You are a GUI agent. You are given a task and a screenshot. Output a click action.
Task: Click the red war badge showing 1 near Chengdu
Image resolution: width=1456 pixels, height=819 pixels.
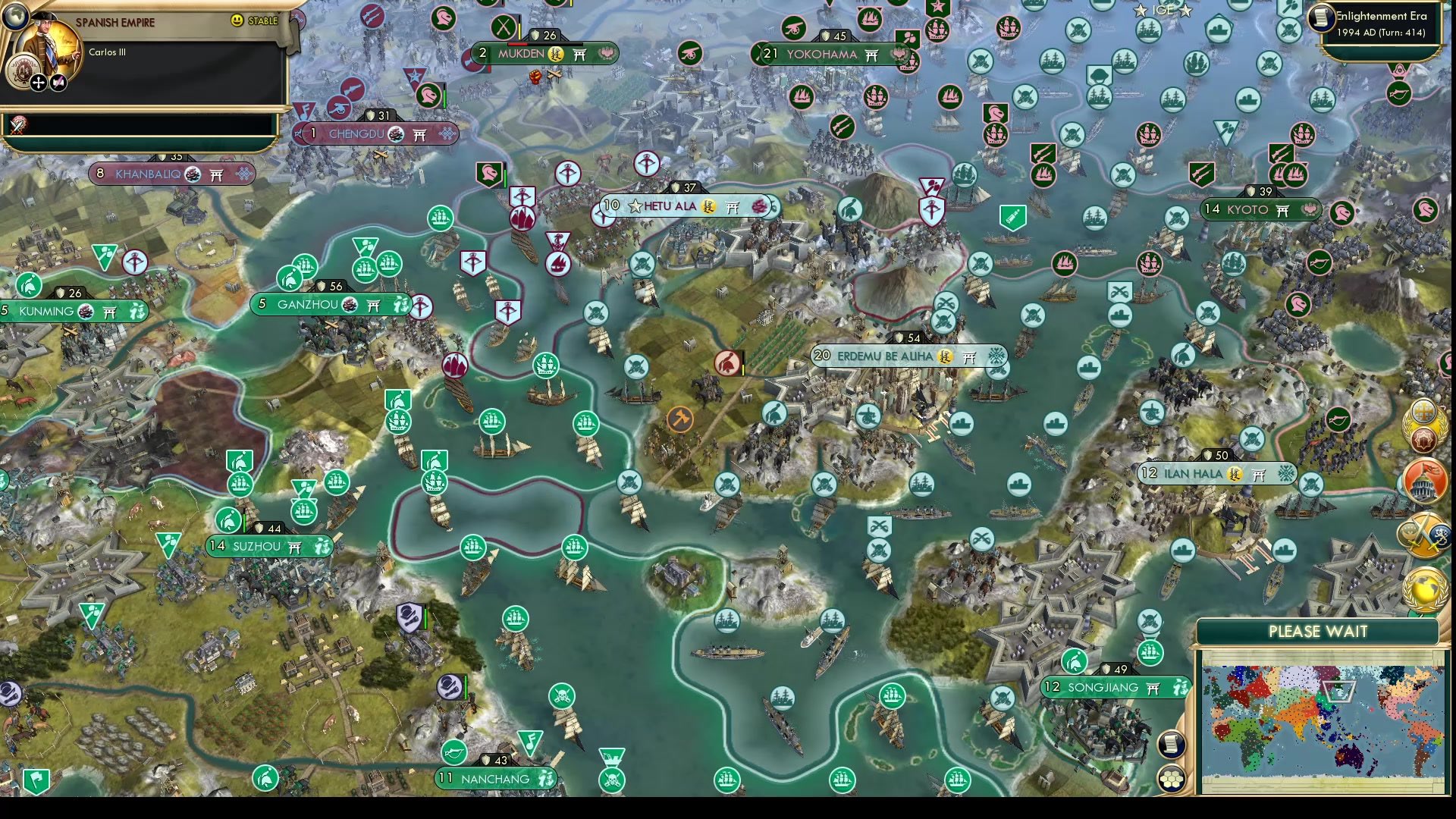(x=313, y=133)
